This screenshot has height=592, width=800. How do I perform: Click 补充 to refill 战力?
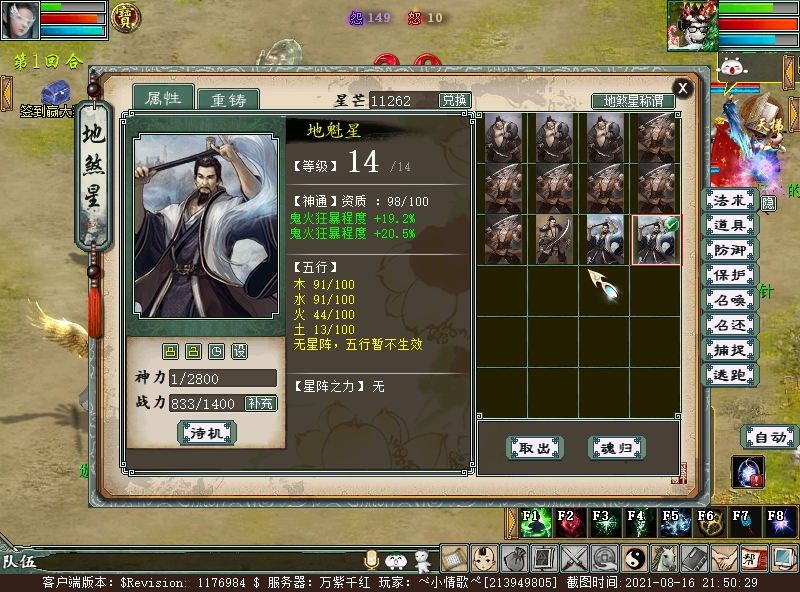[261, 403]
